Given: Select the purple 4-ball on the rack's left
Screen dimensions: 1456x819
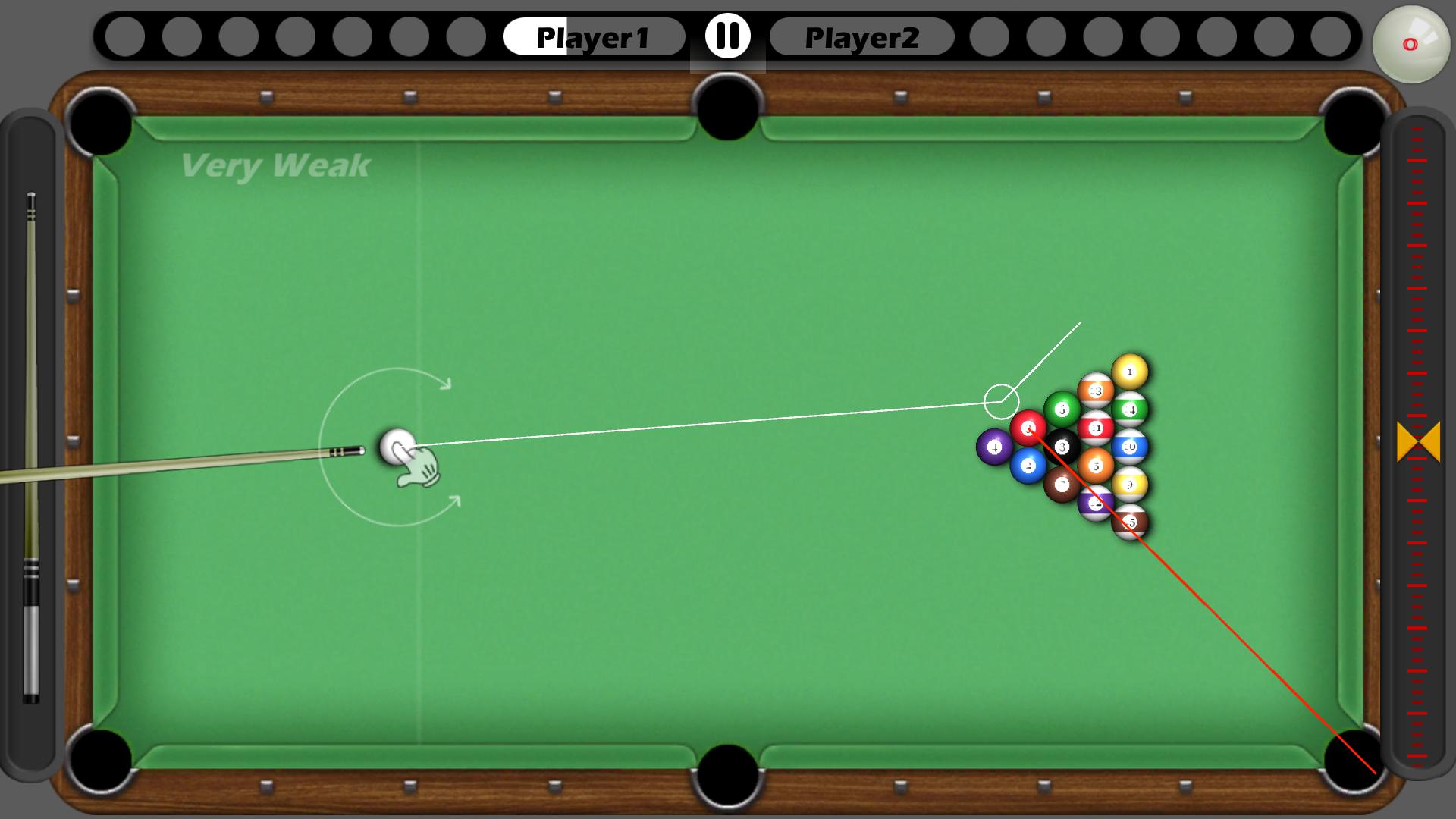Looking at the screenshot, I should pyautogui.click(x=995, y=446).
